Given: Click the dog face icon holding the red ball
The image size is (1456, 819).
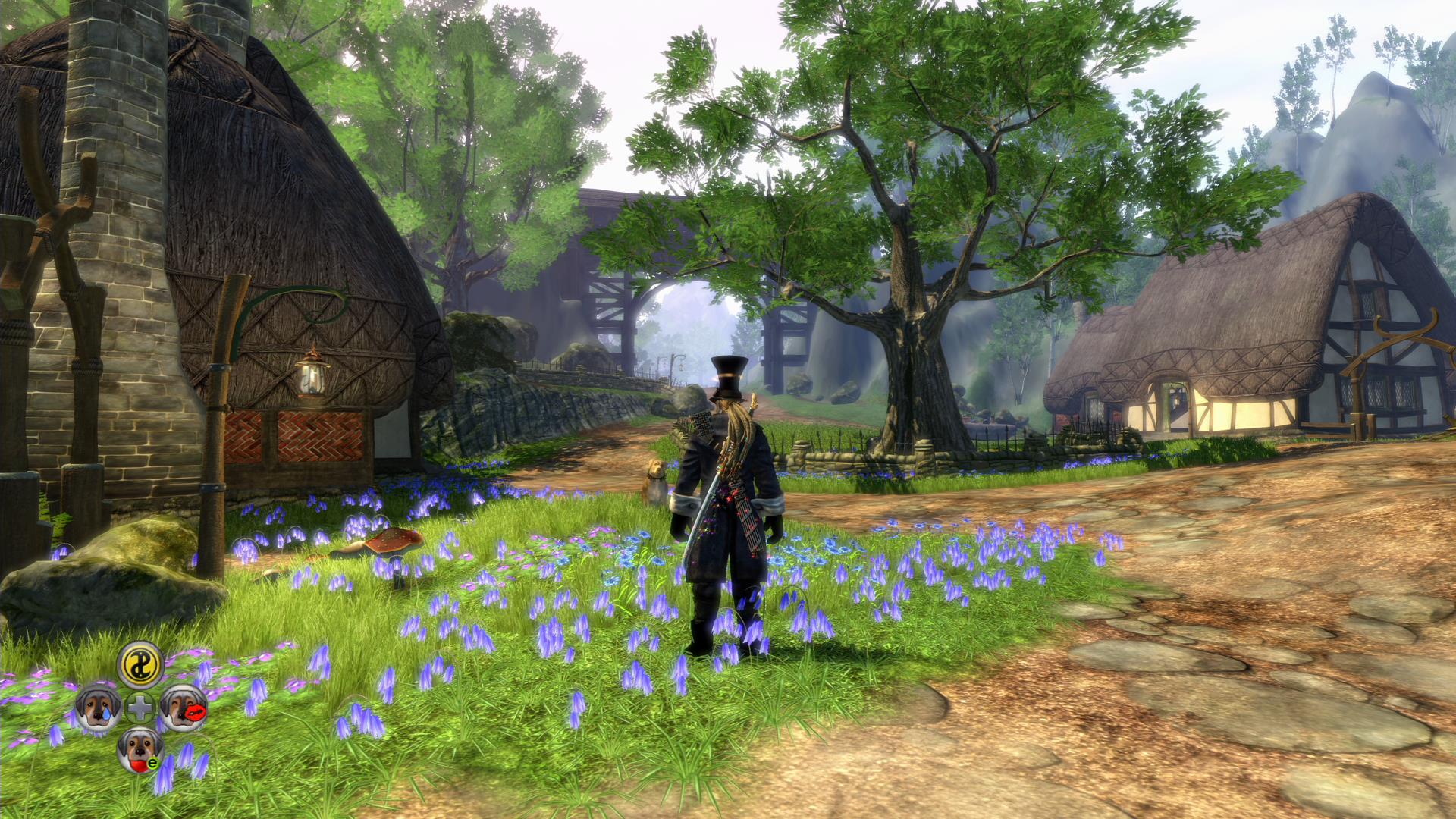Looking at the screenshot, I should (x=140, y=749).
